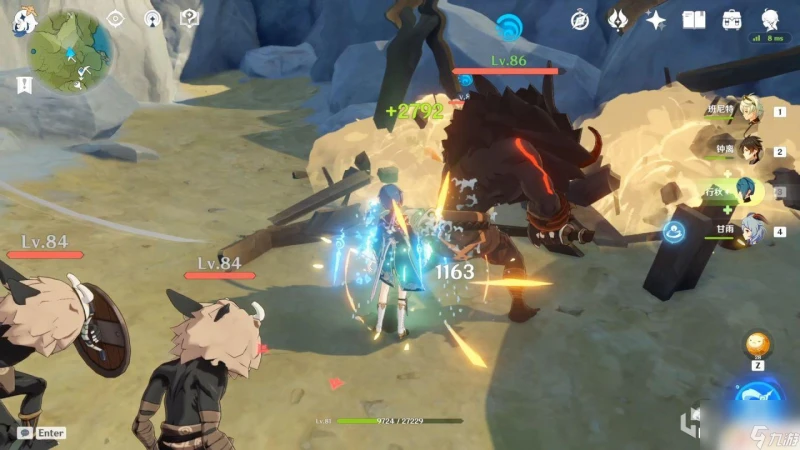Use the orange orb gadget
Screen dimensions: 800x450
click(757, 345)
